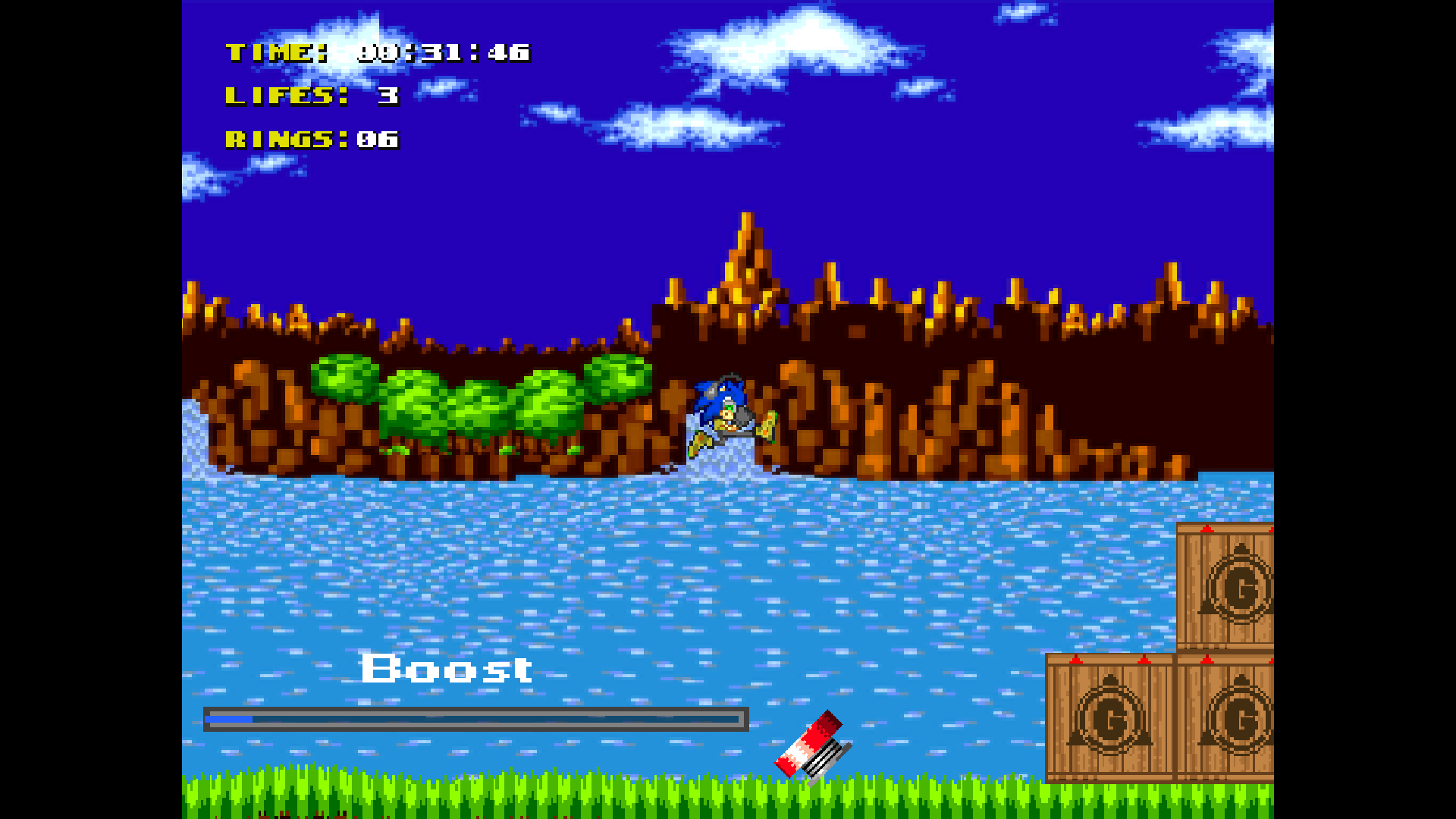Click the LIFES counter showing 3
Screen dimensions: 1456x819
tap(311, 96)
